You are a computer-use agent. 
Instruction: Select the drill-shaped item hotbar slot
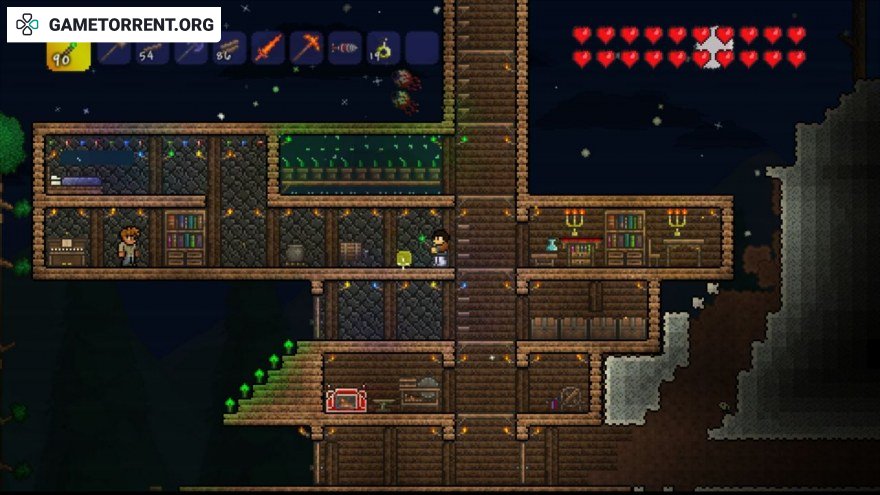(345, 48)
